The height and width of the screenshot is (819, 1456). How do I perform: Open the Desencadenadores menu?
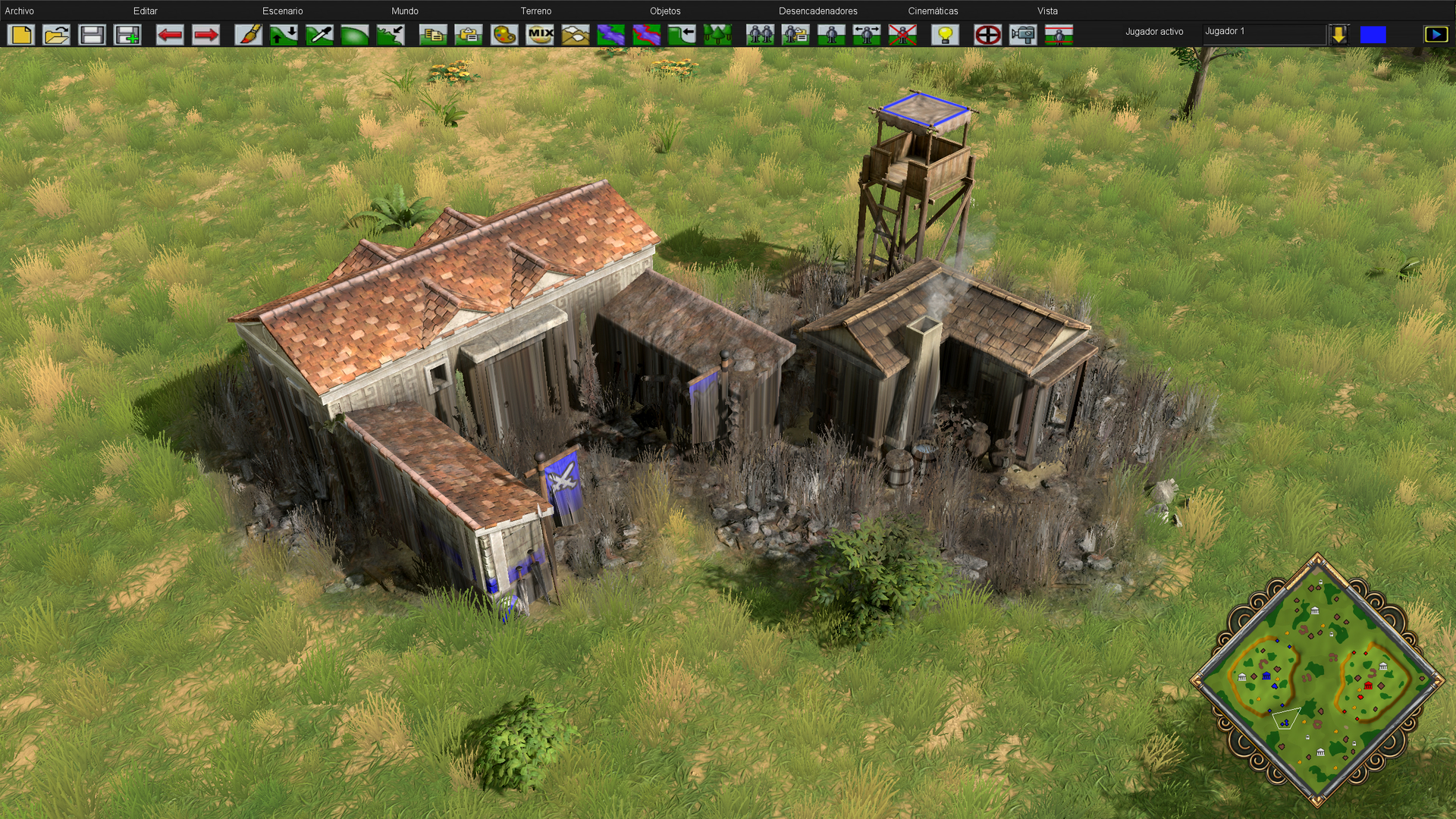pyautogui.click(x=817, y=11)
